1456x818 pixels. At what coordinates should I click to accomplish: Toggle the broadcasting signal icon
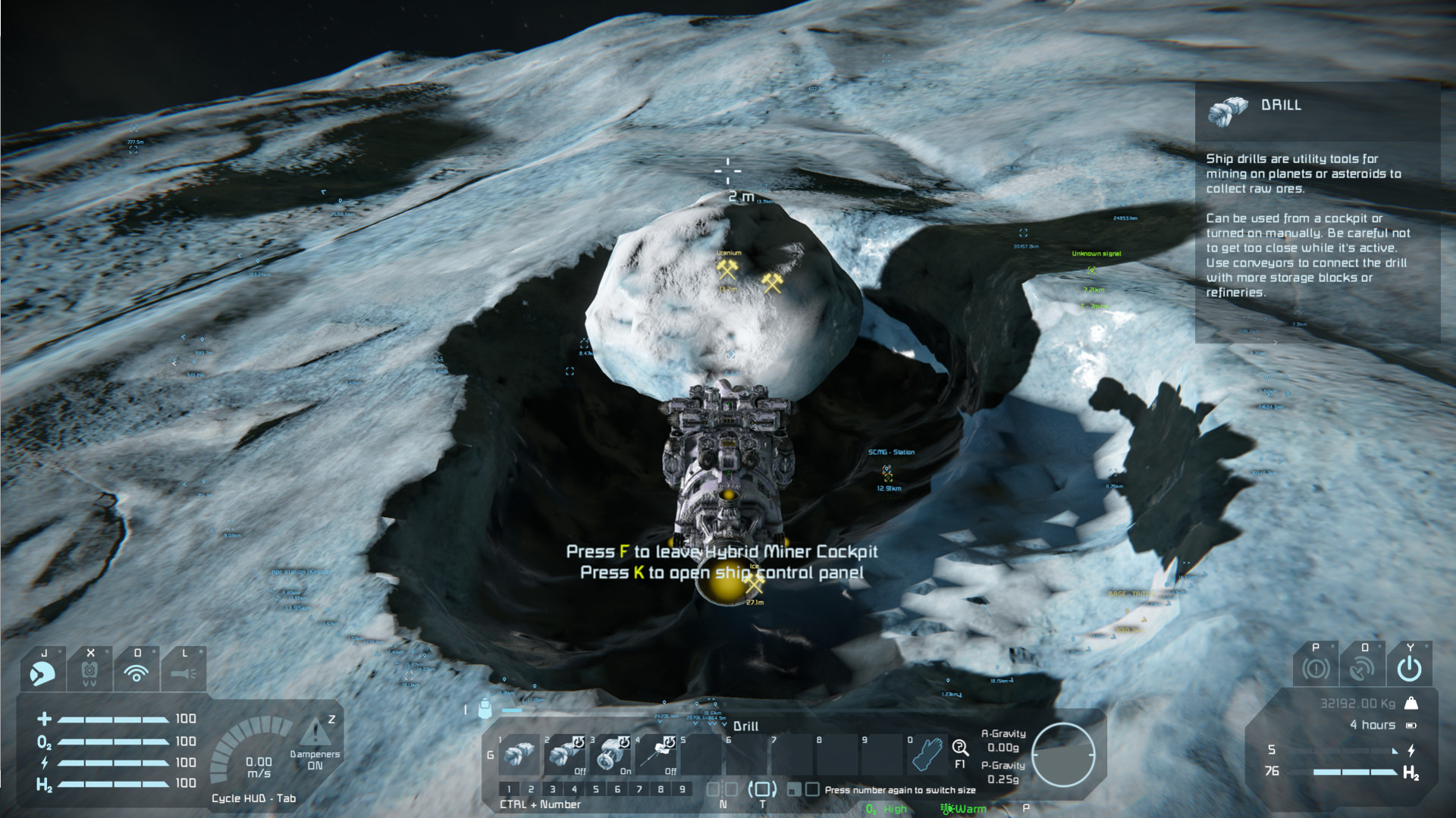(136, 672)
